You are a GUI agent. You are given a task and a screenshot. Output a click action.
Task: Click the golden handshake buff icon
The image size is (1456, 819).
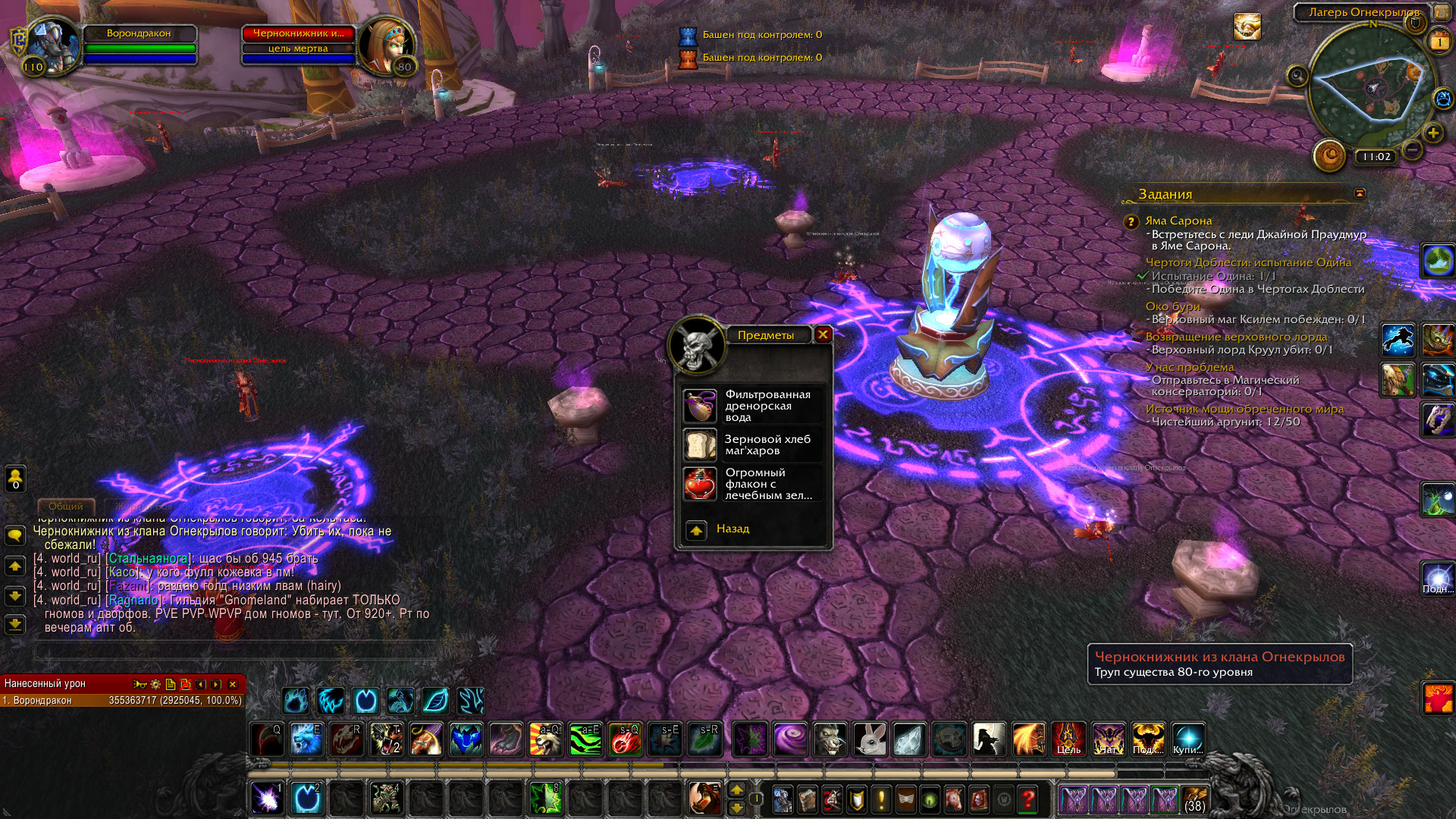1247,27
